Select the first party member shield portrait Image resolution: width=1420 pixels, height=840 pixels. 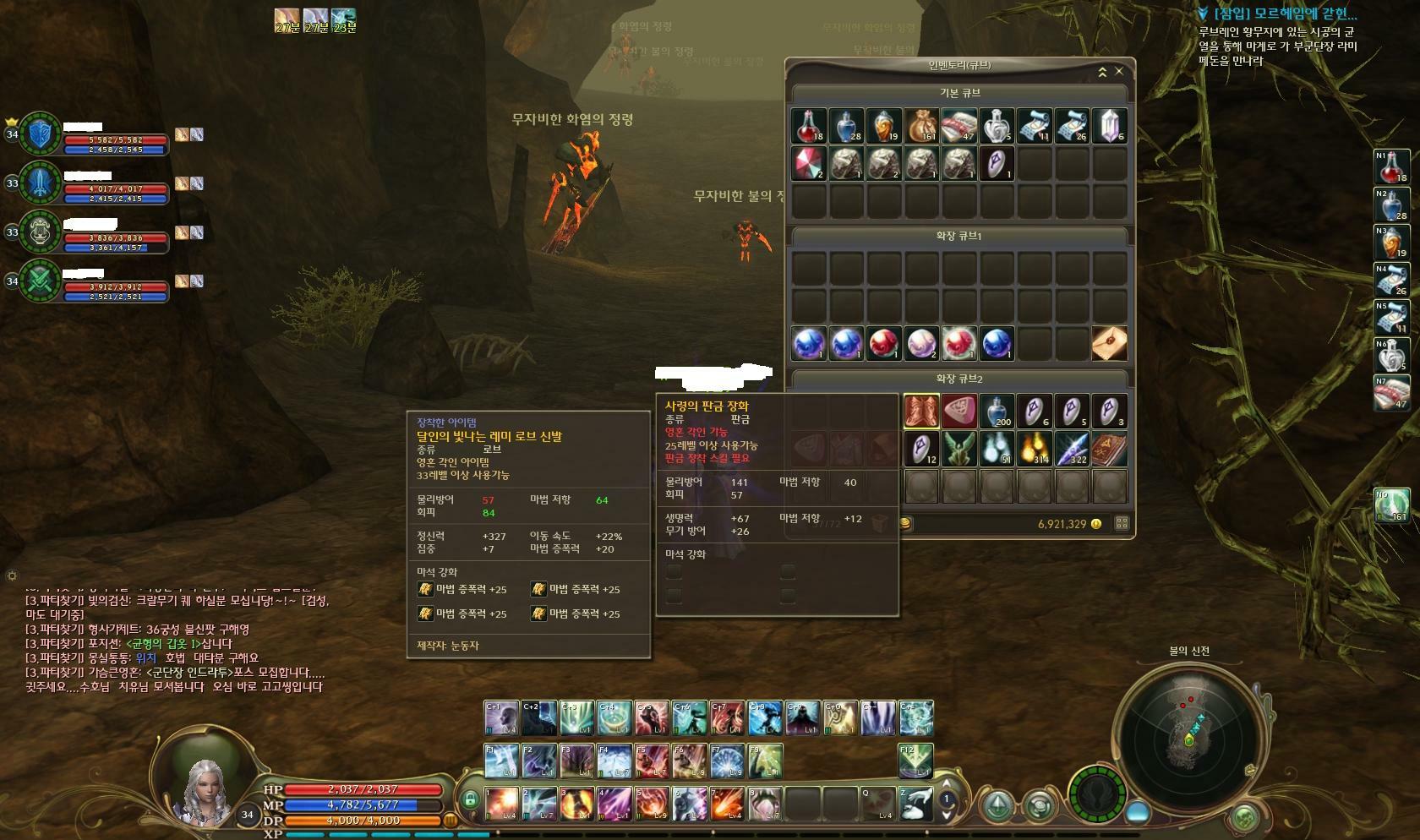tap(41, 134)
